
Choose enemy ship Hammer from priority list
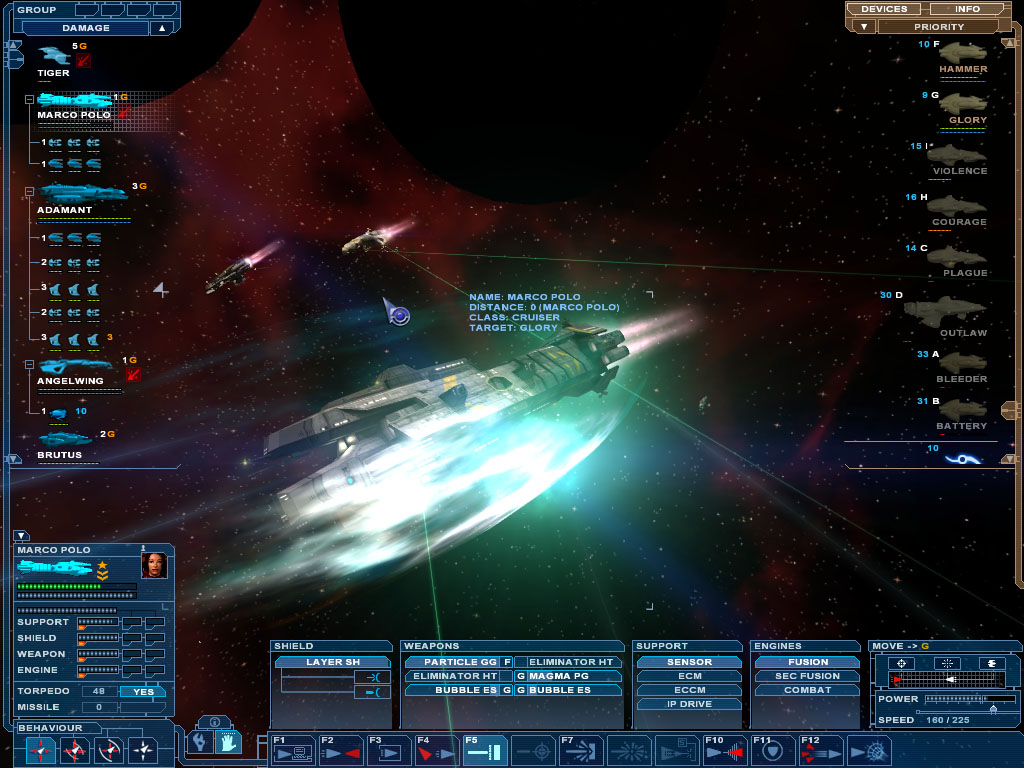tap(961, 54)
